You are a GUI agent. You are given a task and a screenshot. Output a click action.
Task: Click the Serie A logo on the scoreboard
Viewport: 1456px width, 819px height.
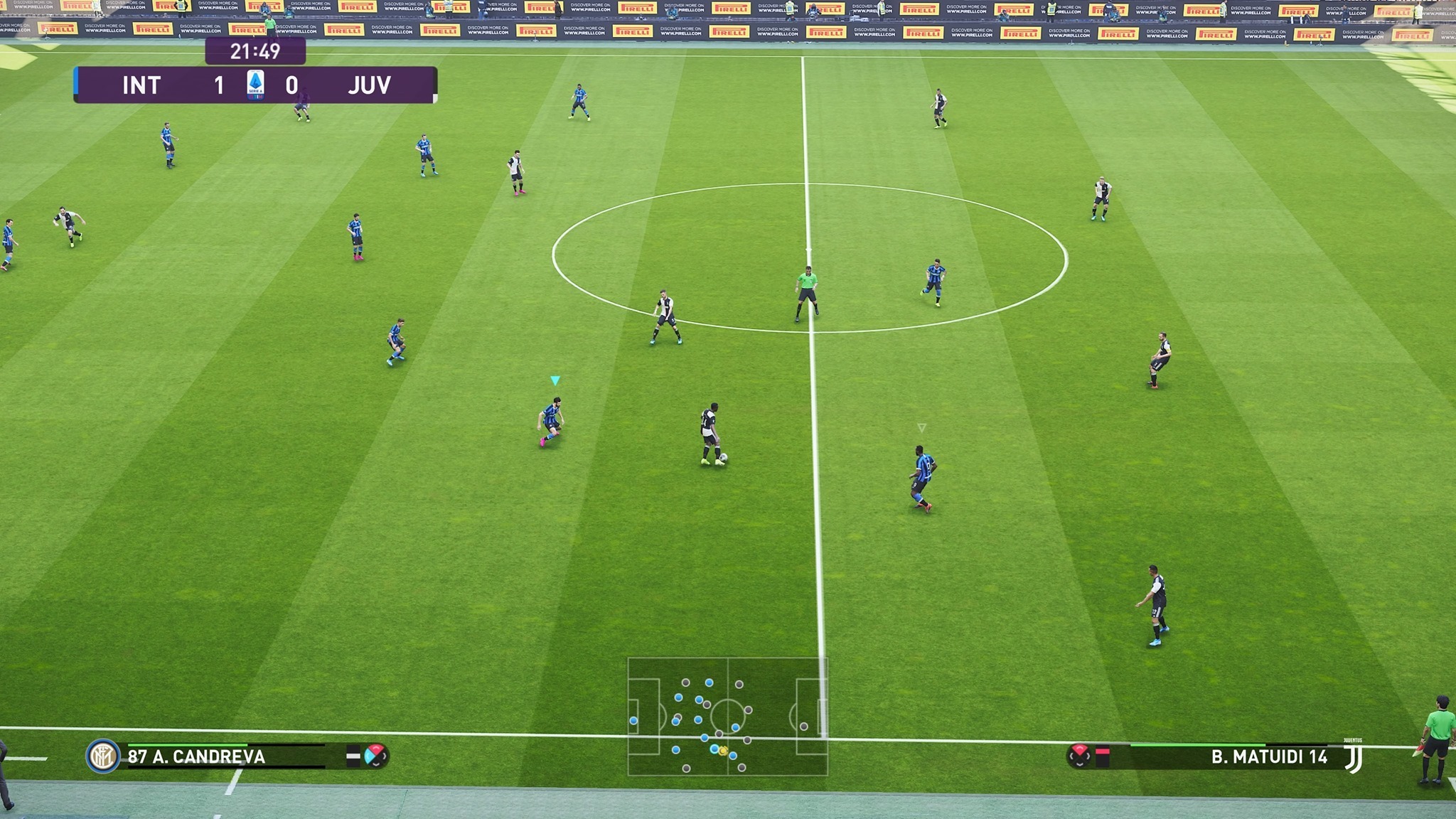[x=255, y=85]
